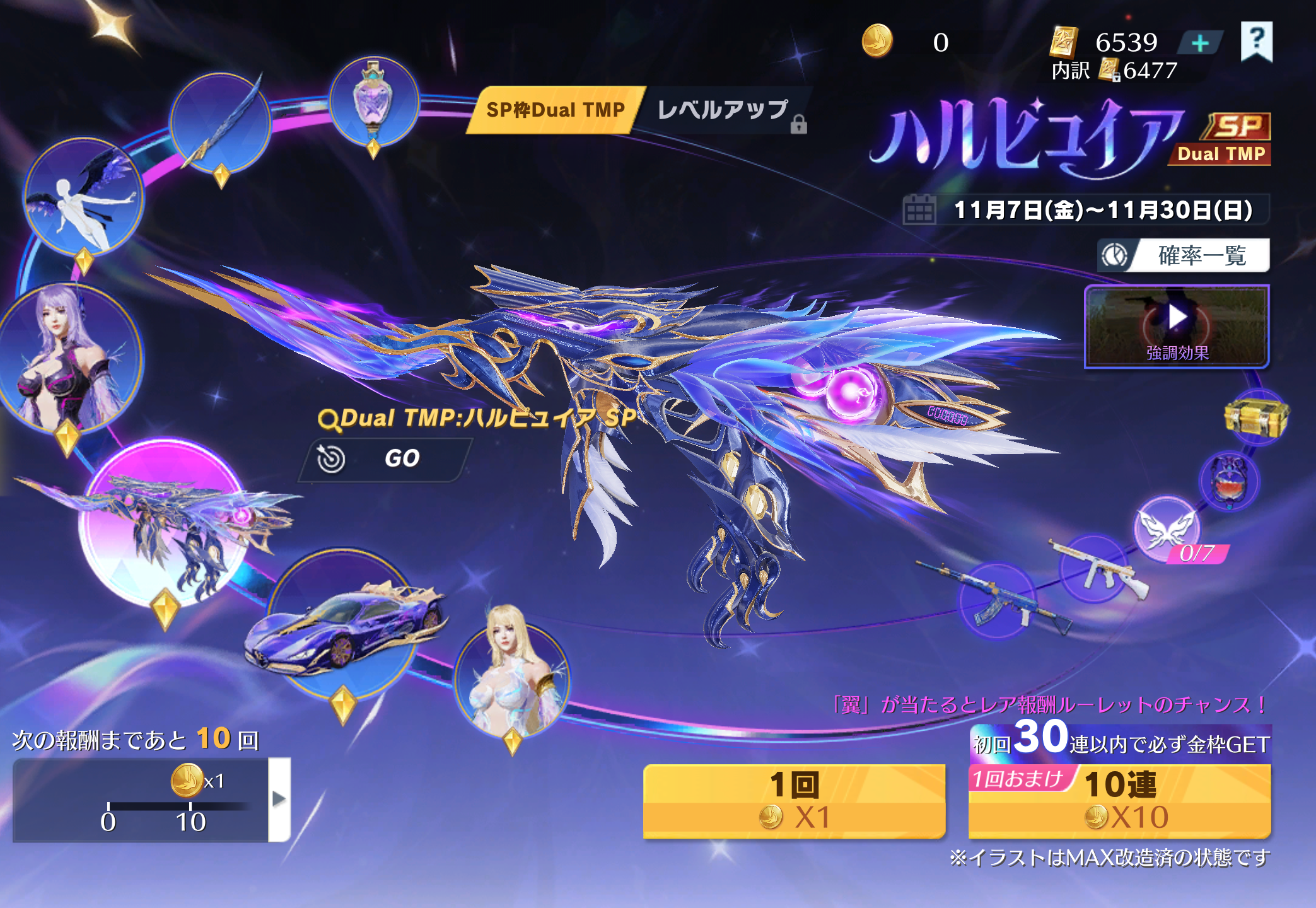Tap the GO button
The image size is (1316, 908).
[x=386, y=458]
